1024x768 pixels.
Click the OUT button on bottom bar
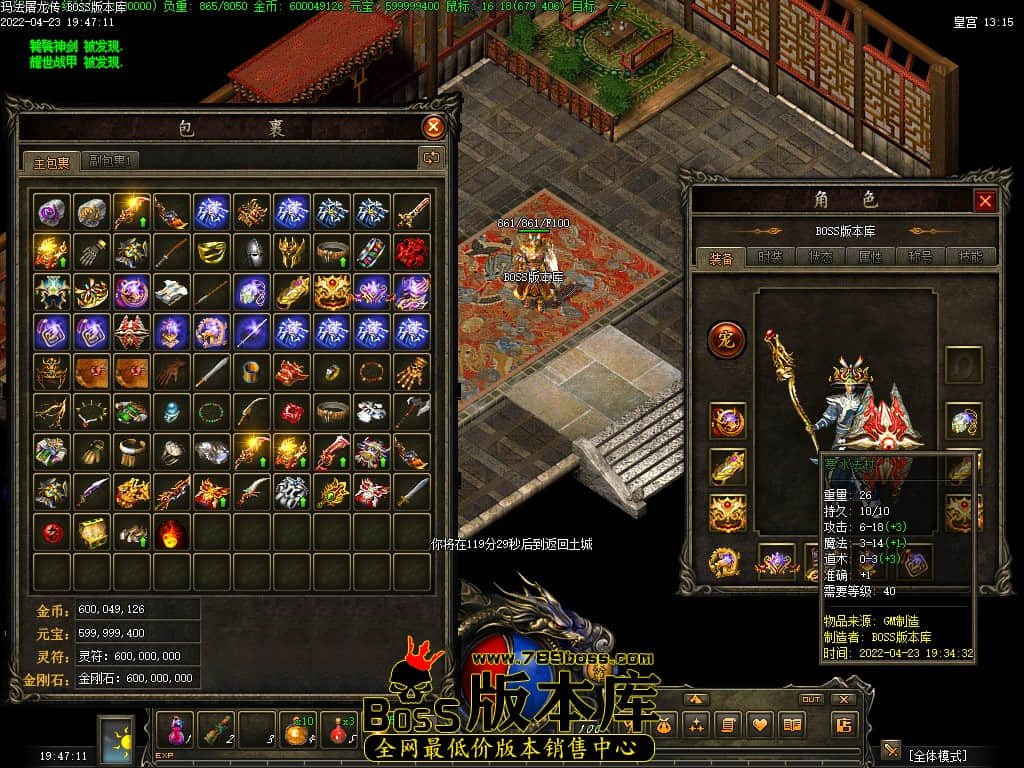[811, 699]
